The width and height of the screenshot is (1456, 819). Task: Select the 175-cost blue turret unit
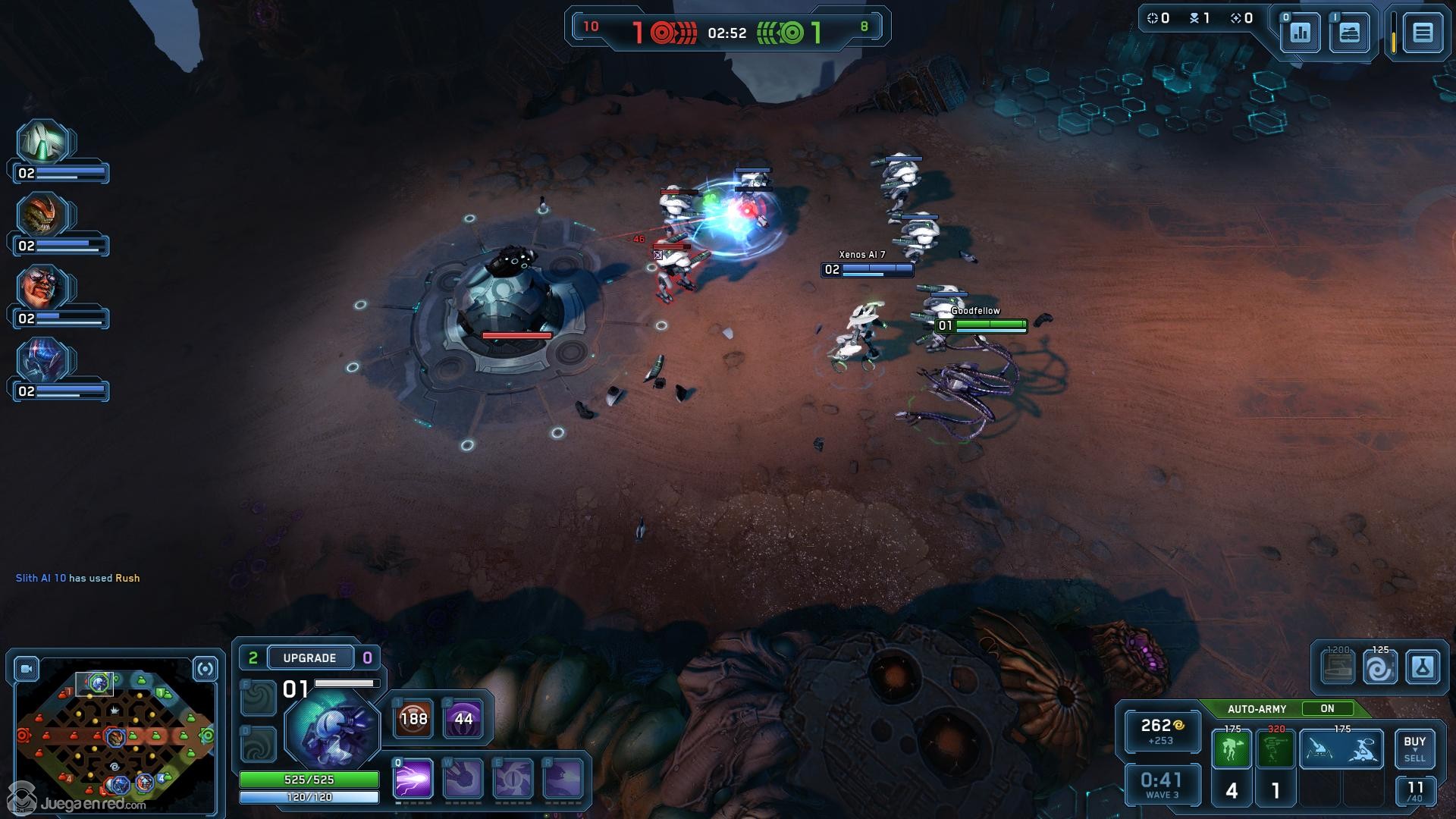[x=1342, y=749]
